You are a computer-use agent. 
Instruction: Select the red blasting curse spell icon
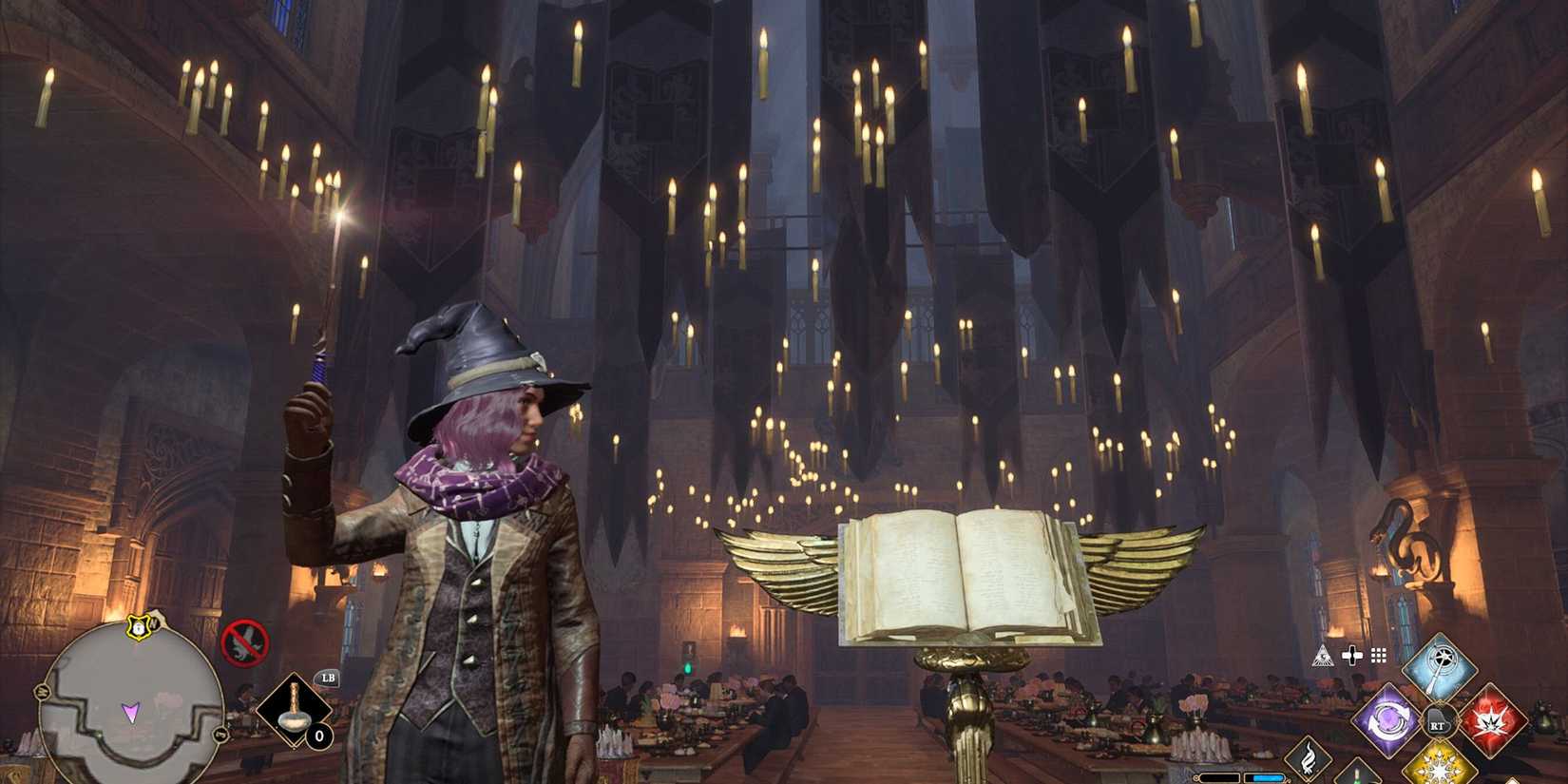pos(1493,720)
